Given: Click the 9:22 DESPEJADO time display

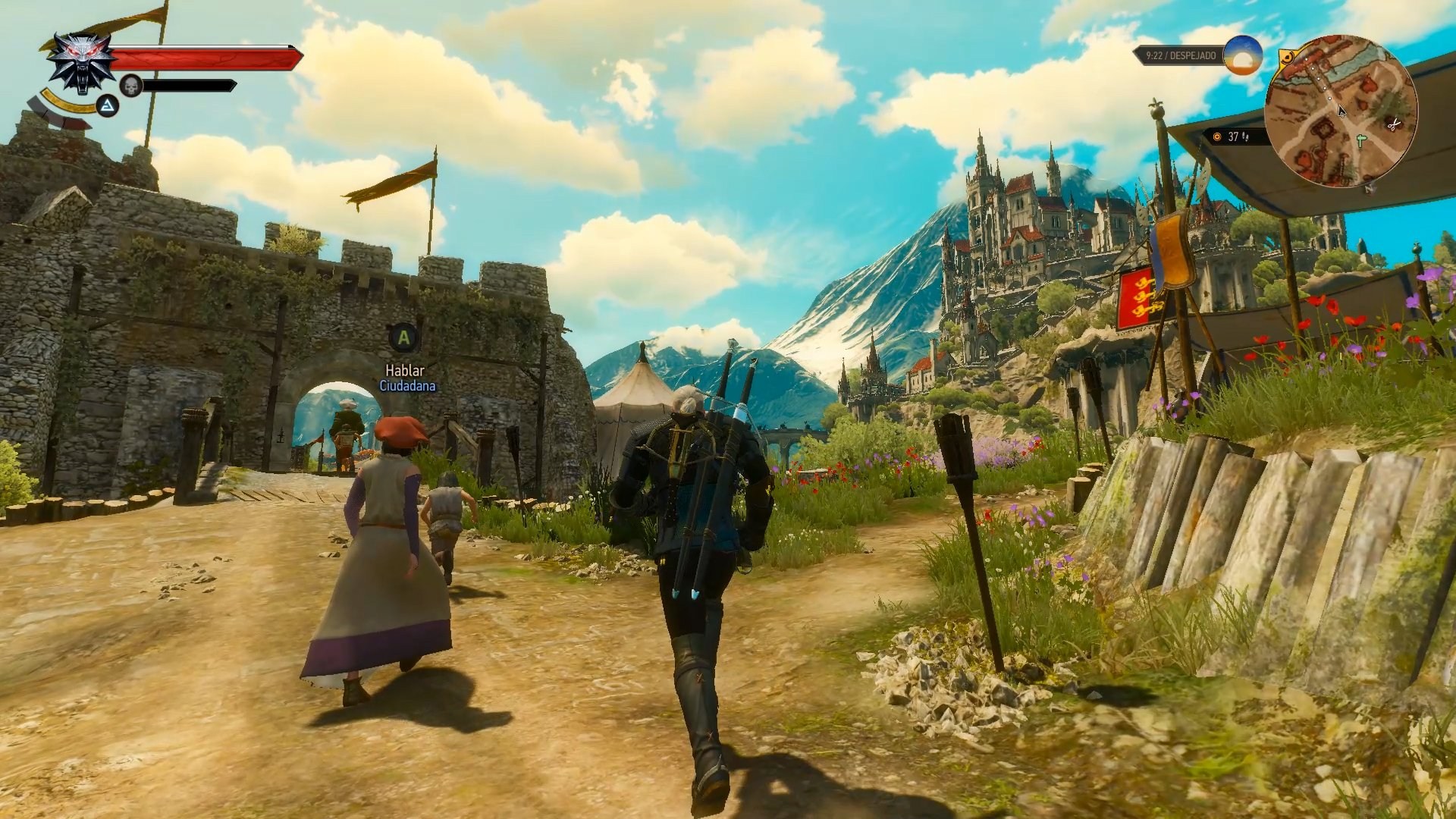Looking at the screenshot, I should 1180,55.
